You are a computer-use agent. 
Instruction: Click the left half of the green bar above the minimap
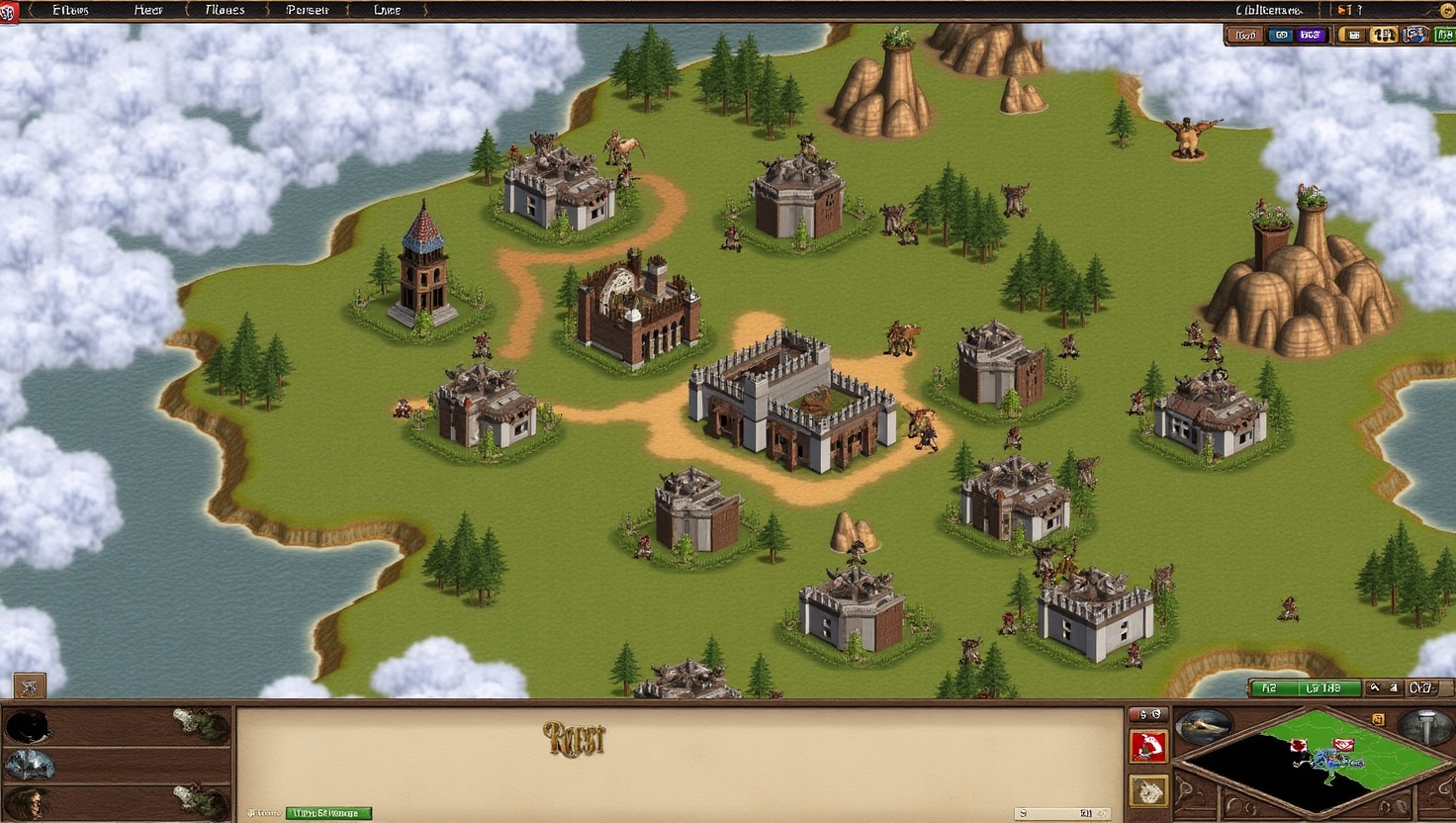point(1270,687)
